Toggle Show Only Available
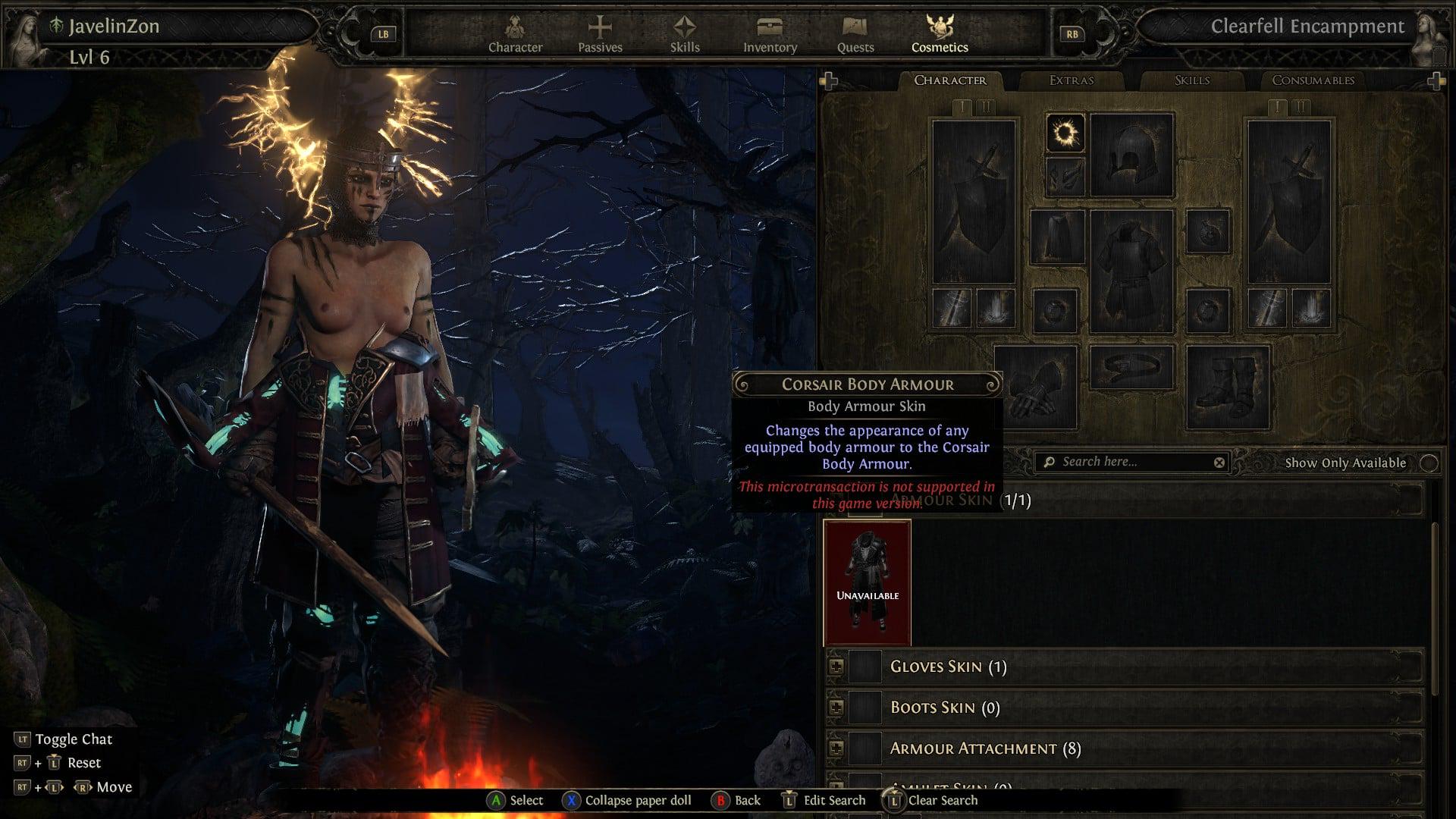This screenshot has height=819, width=1456. [1429, 463]
